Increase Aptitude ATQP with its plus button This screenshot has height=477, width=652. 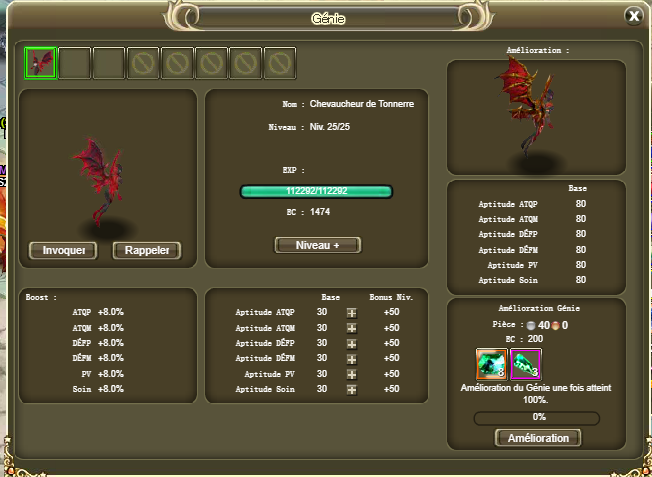tap(351, 313)
